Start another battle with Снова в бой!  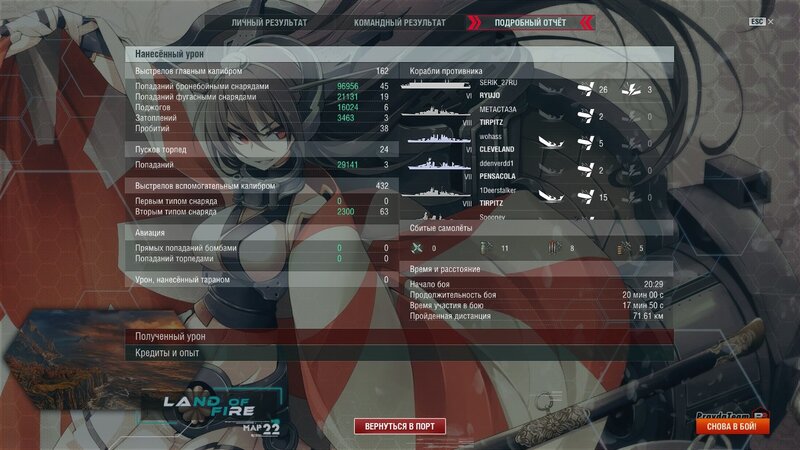[732, 426]
